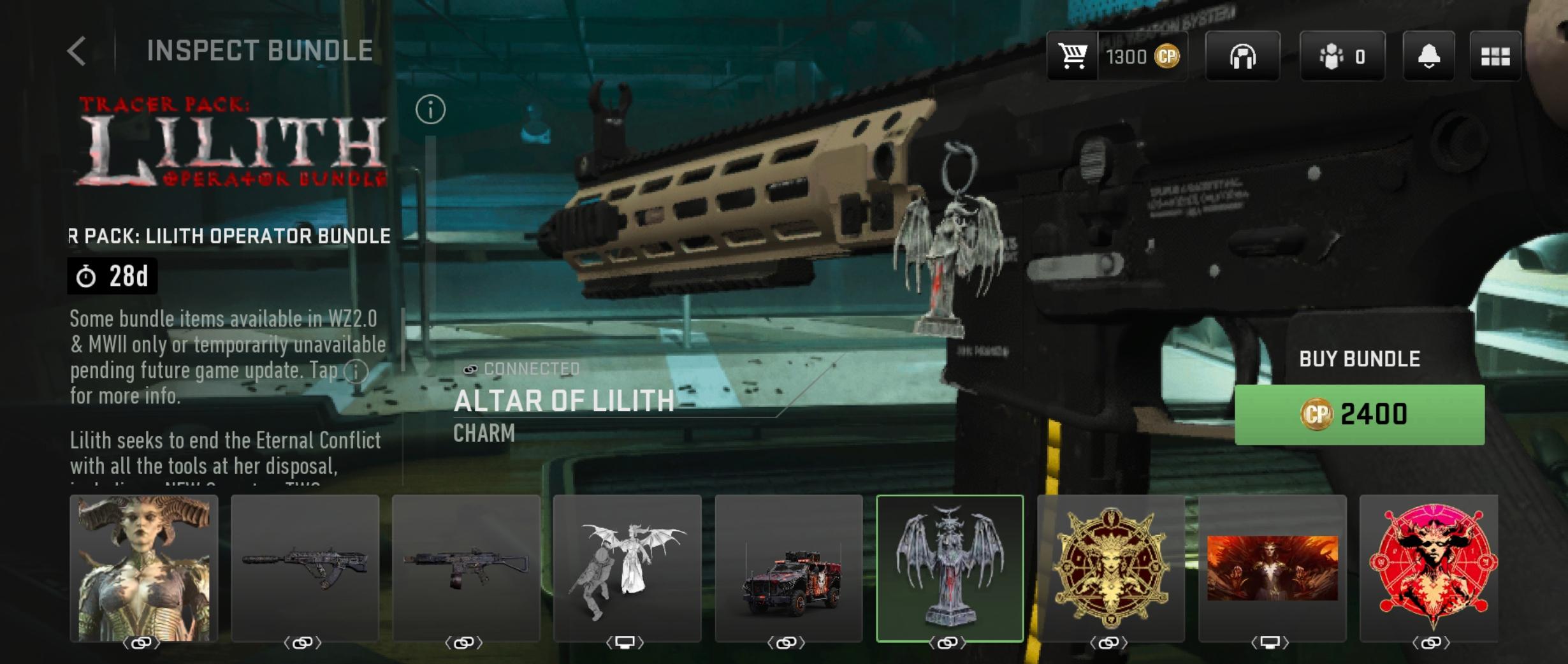Image resolution: width=1568 pixels, height=664 pixels.
Task: Open the headset voice chat menu
Action: tap(1242, 57)
